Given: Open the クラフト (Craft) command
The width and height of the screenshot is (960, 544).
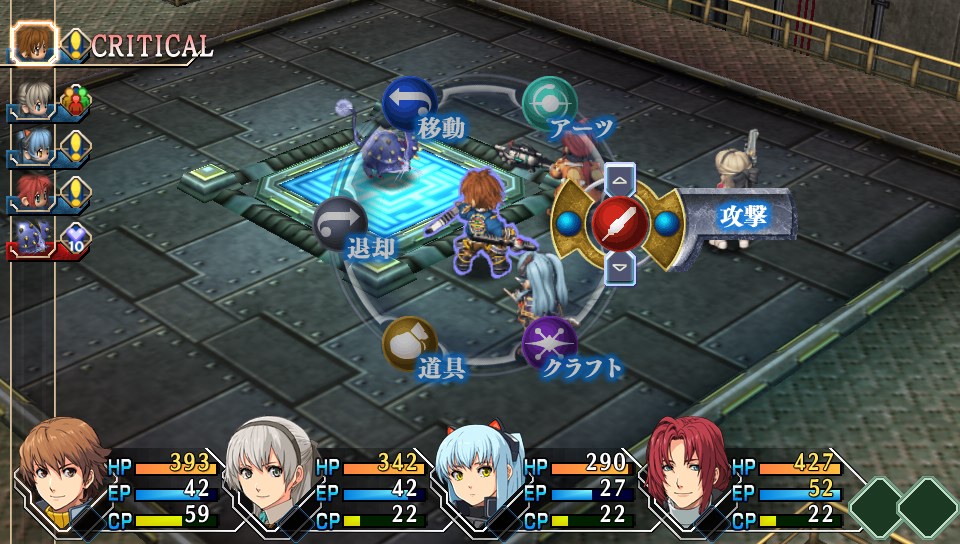Looking at the screenshot, I should click(549, 343).
